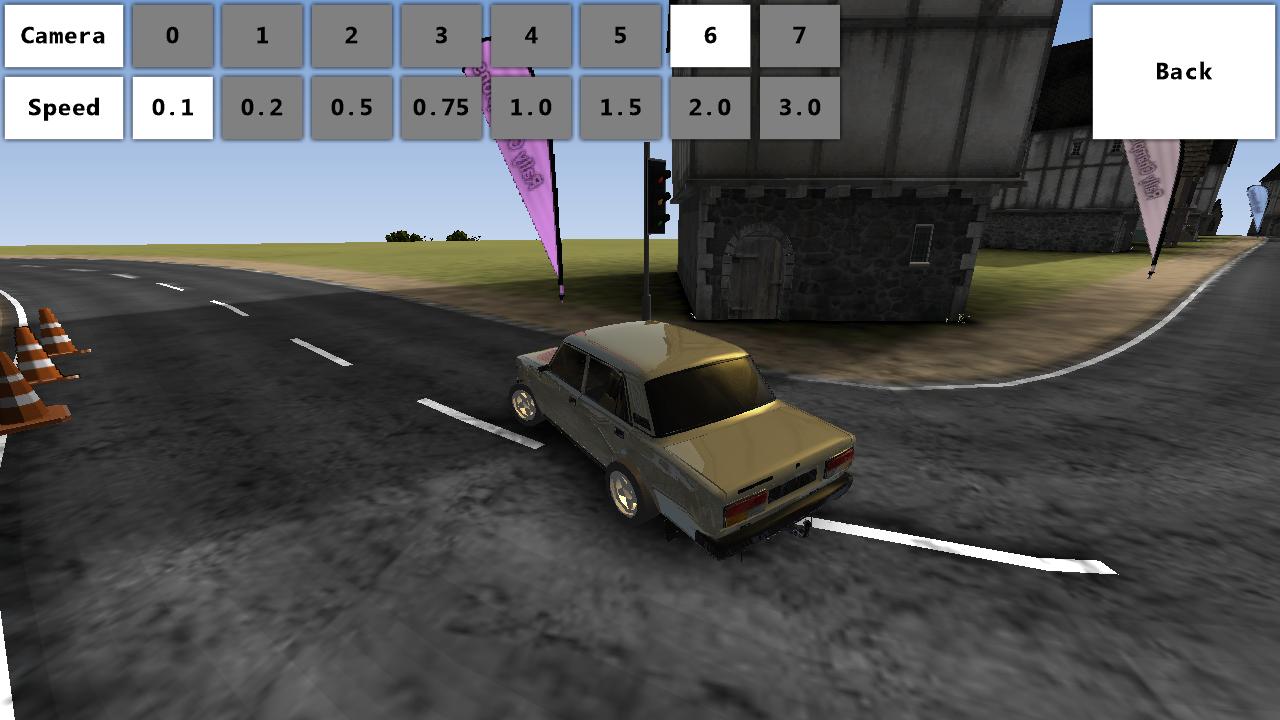1280x720 pixels.
Task: Set the fastest 3.0 speed
Action: point(799,108)
